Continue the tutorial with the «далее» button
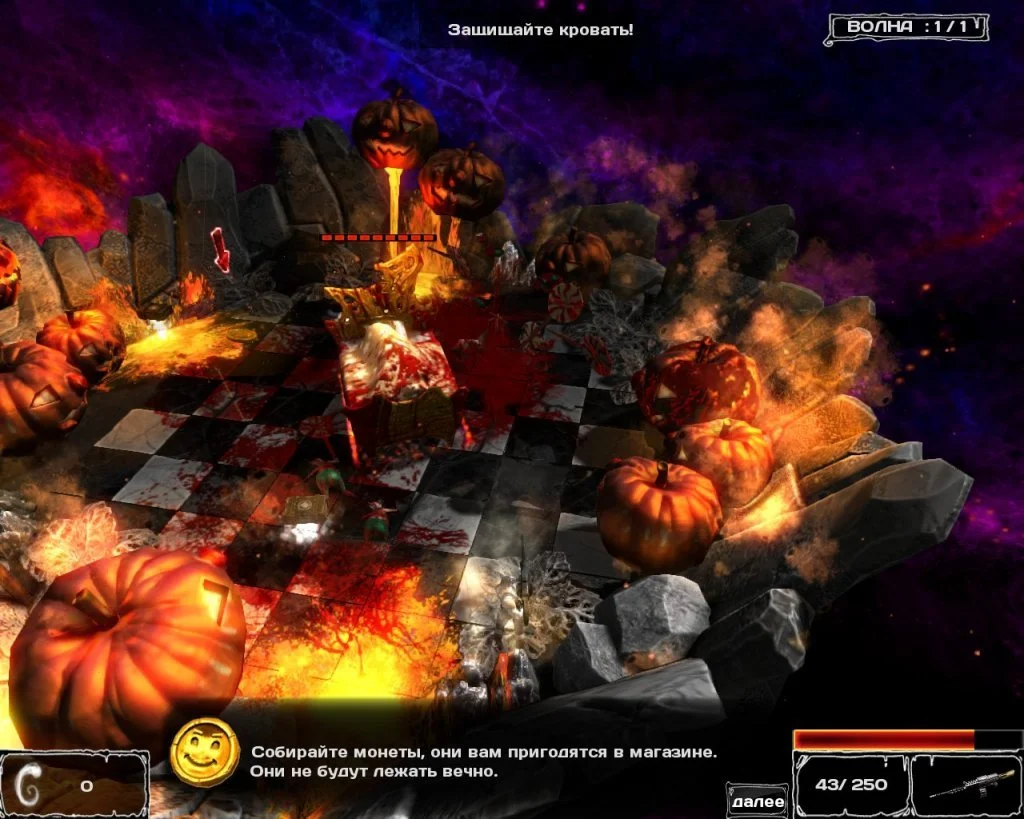The width and height of the screenshot is (1024, 819). click(x=757, y=801)
